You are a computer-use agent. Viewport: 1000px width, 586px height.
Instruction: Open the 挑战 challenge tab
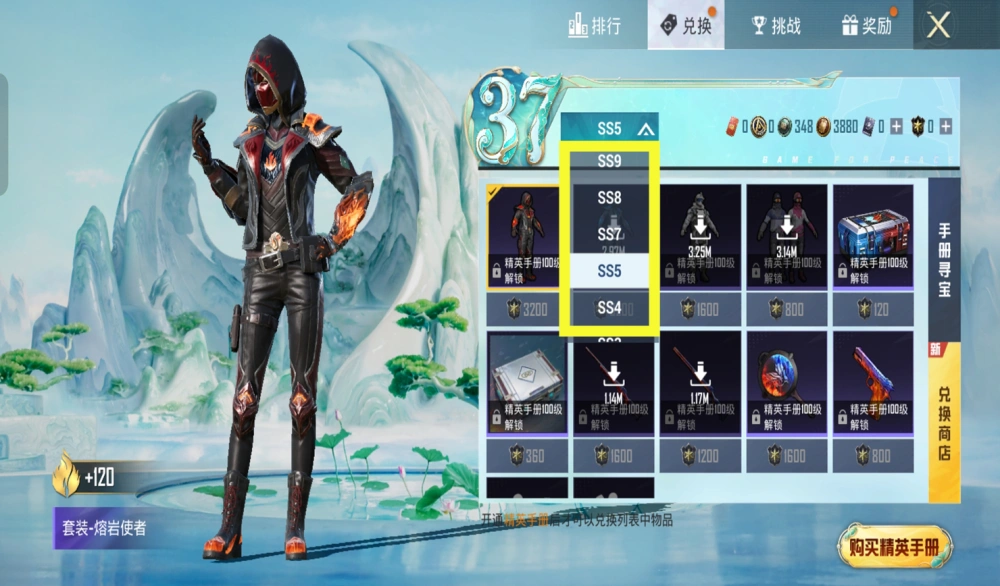pyautogui.click(x=774, y=25)
